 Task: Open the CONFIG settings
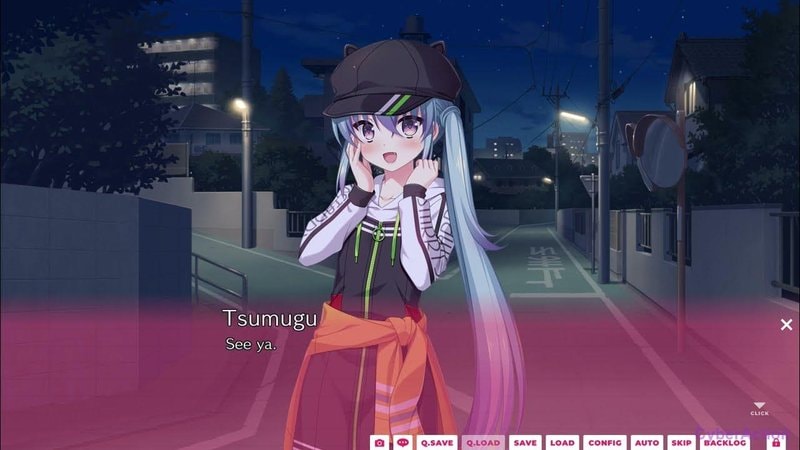pos(605,442)
